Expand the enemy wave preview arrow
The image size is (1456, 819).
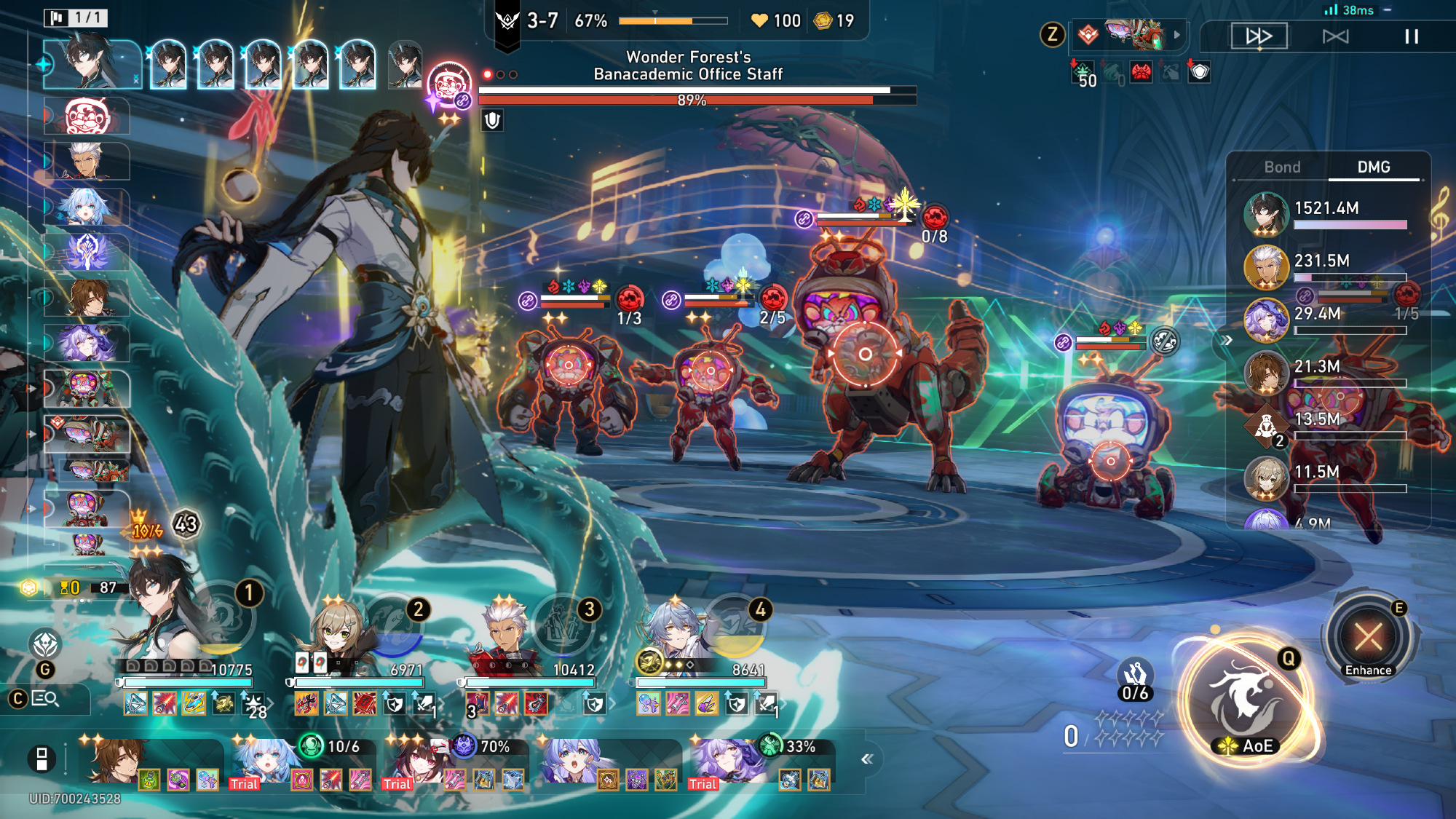(1176, 34)
